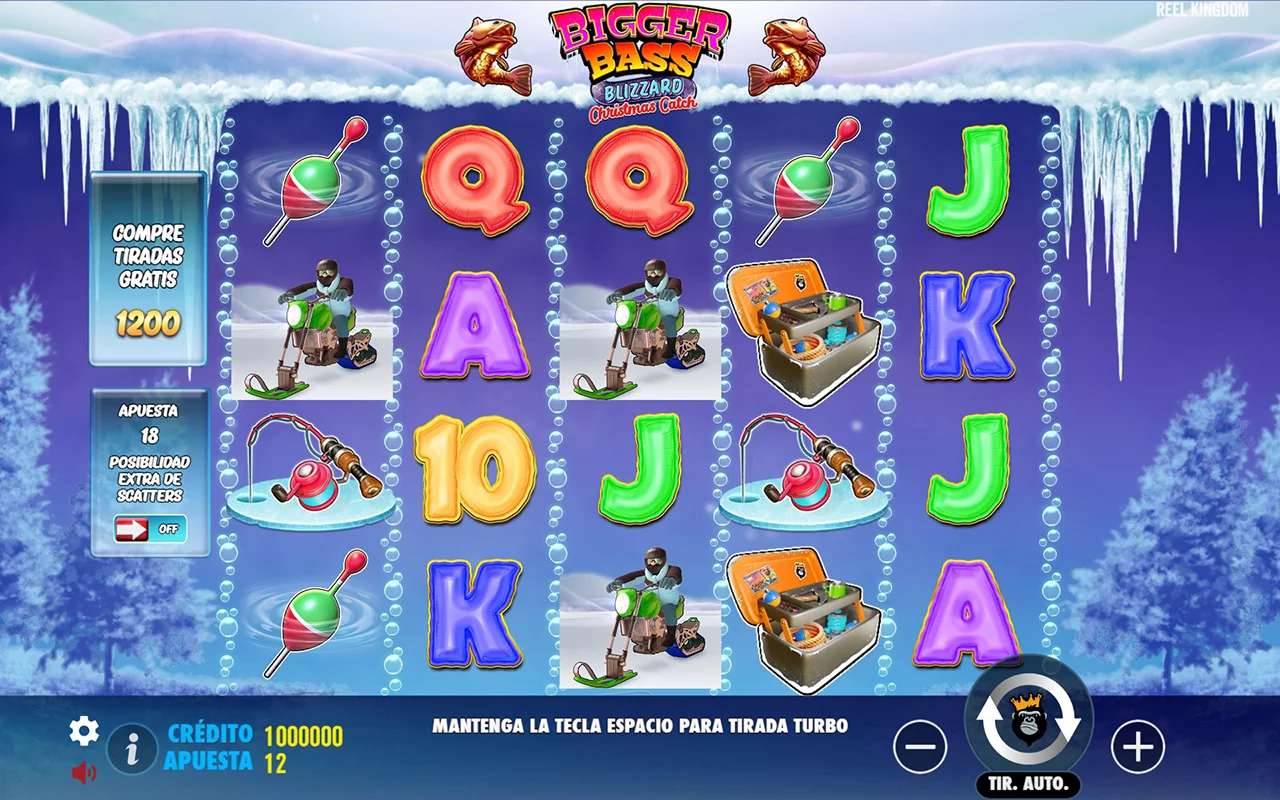Open the Tir. Auto. autoplay options
1280x800 pixels.
point(1029,783)
